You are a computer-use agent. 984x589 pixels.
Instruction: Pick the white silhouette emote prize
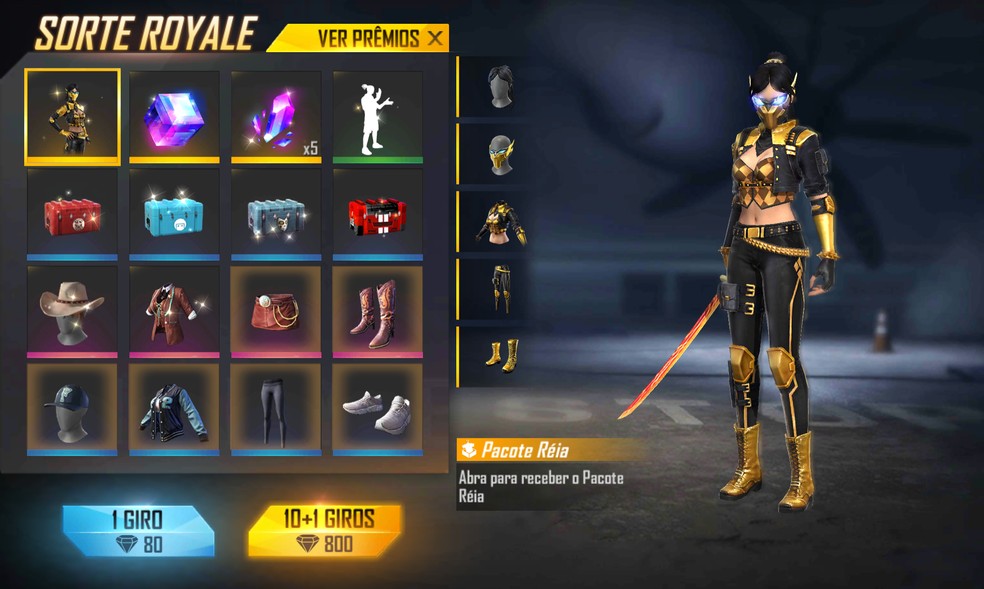378,116
